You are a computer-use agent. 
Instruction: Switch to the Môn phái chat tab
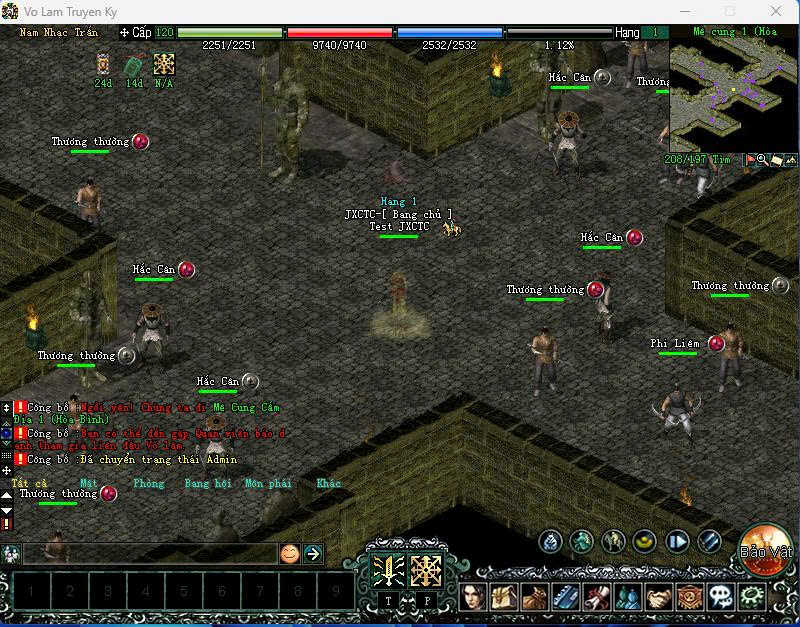click(268, 483)
